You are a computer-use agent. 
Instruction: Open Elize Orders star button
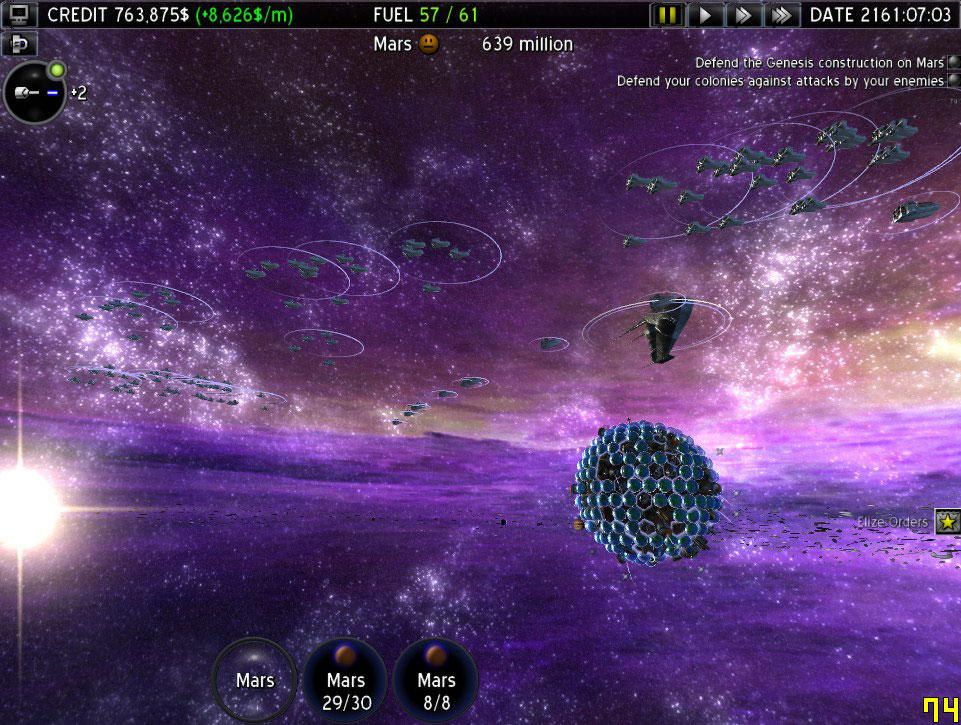[x=947, y=521]
